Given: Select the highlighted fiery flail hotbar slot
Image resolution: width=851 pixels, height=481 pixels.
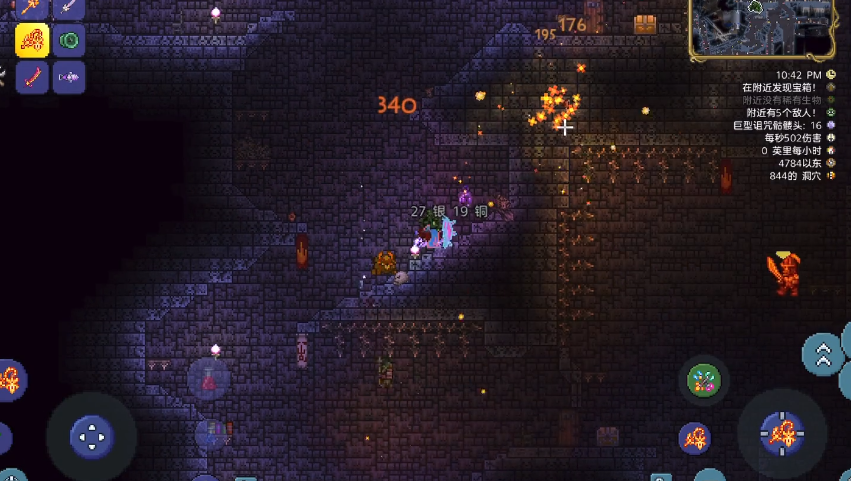Looking at the screenshot, I should [33, 41].
